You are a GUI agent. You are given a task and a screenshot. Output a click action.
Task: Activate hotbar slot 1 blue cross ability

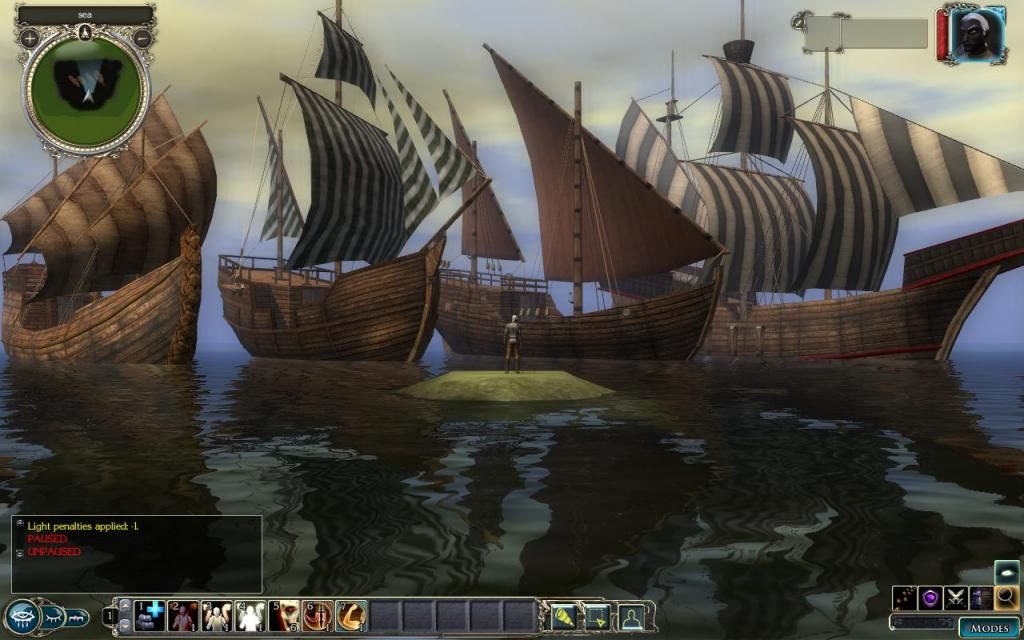pyautogui.click(x=150, y=615)
